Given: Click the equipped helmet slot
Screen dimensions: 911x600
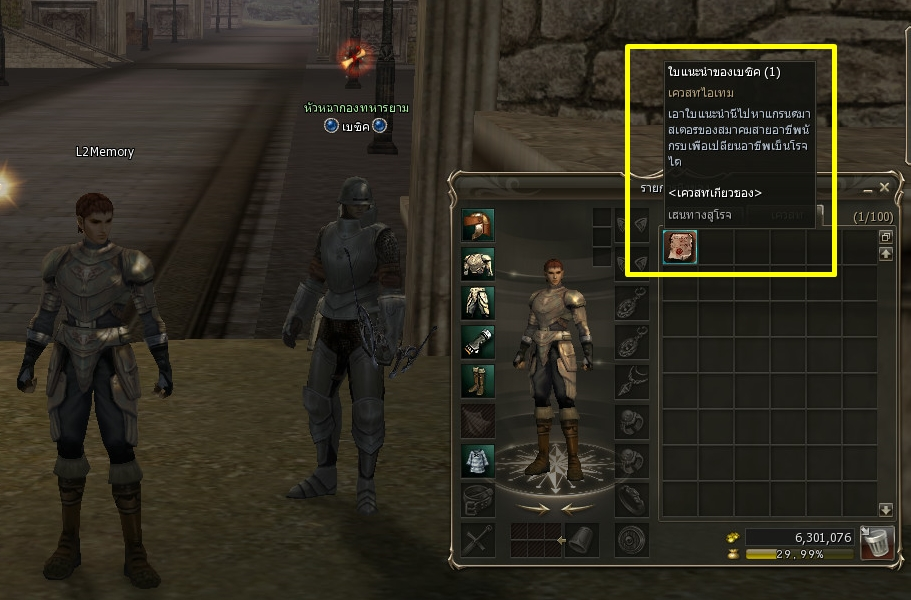Looking at the screenshot, I should (x=478, y=226).
